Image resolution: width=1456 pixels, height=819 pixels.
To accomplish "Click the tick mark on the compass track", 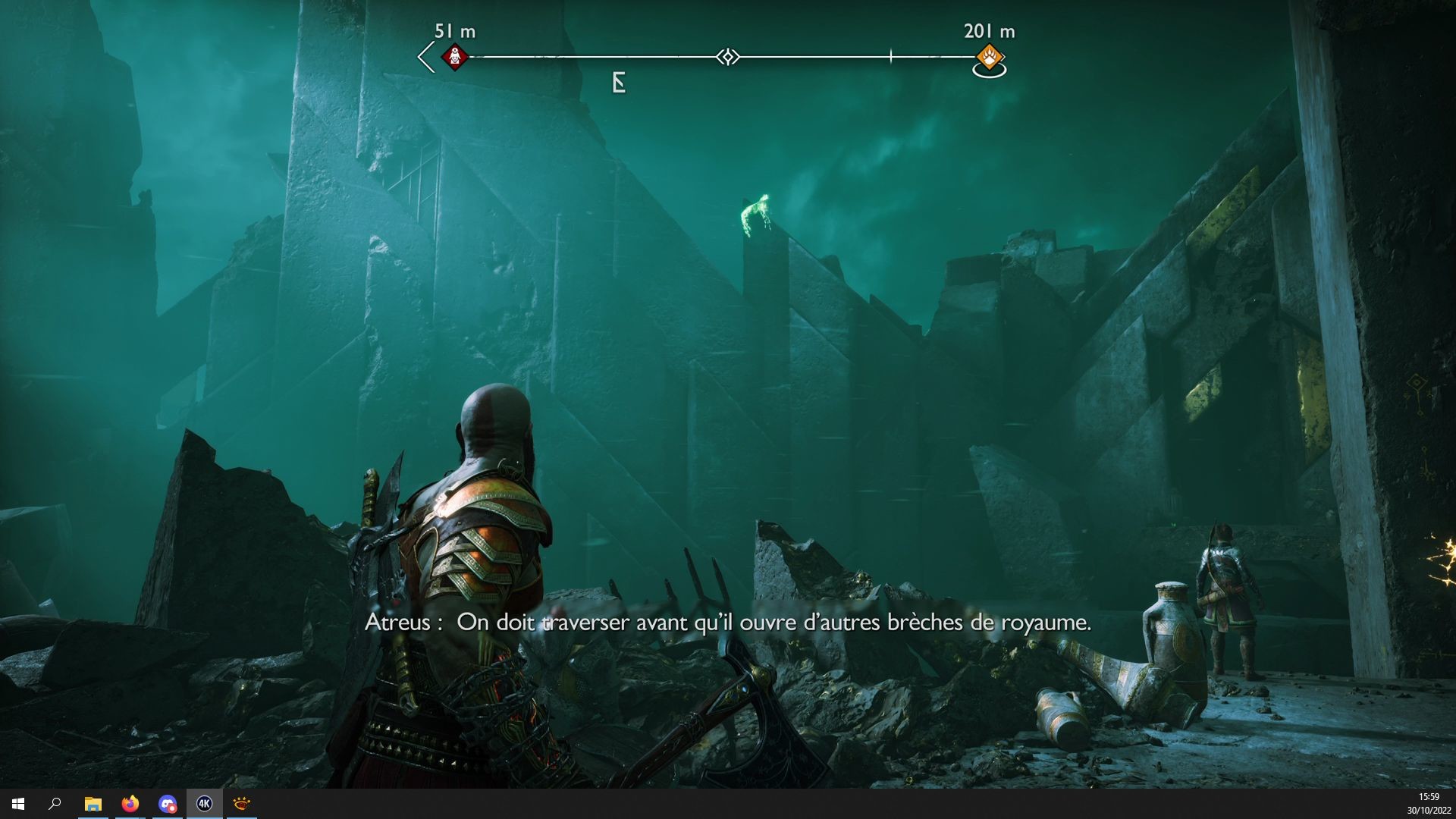I will coord(890,55).
